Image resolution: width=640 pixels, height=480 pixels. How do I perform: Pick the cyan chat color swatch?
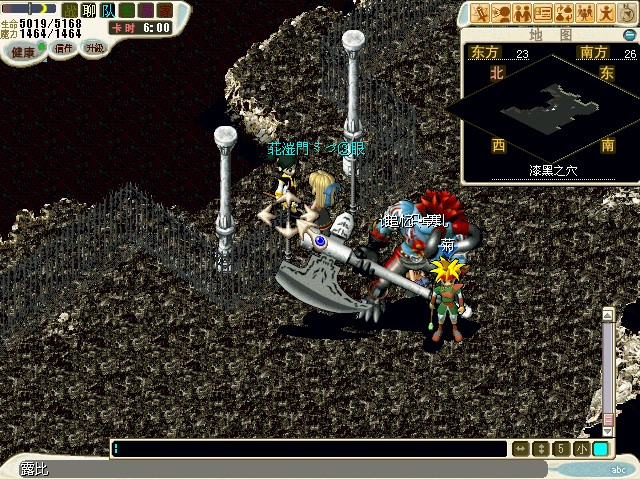coord(600,449)
